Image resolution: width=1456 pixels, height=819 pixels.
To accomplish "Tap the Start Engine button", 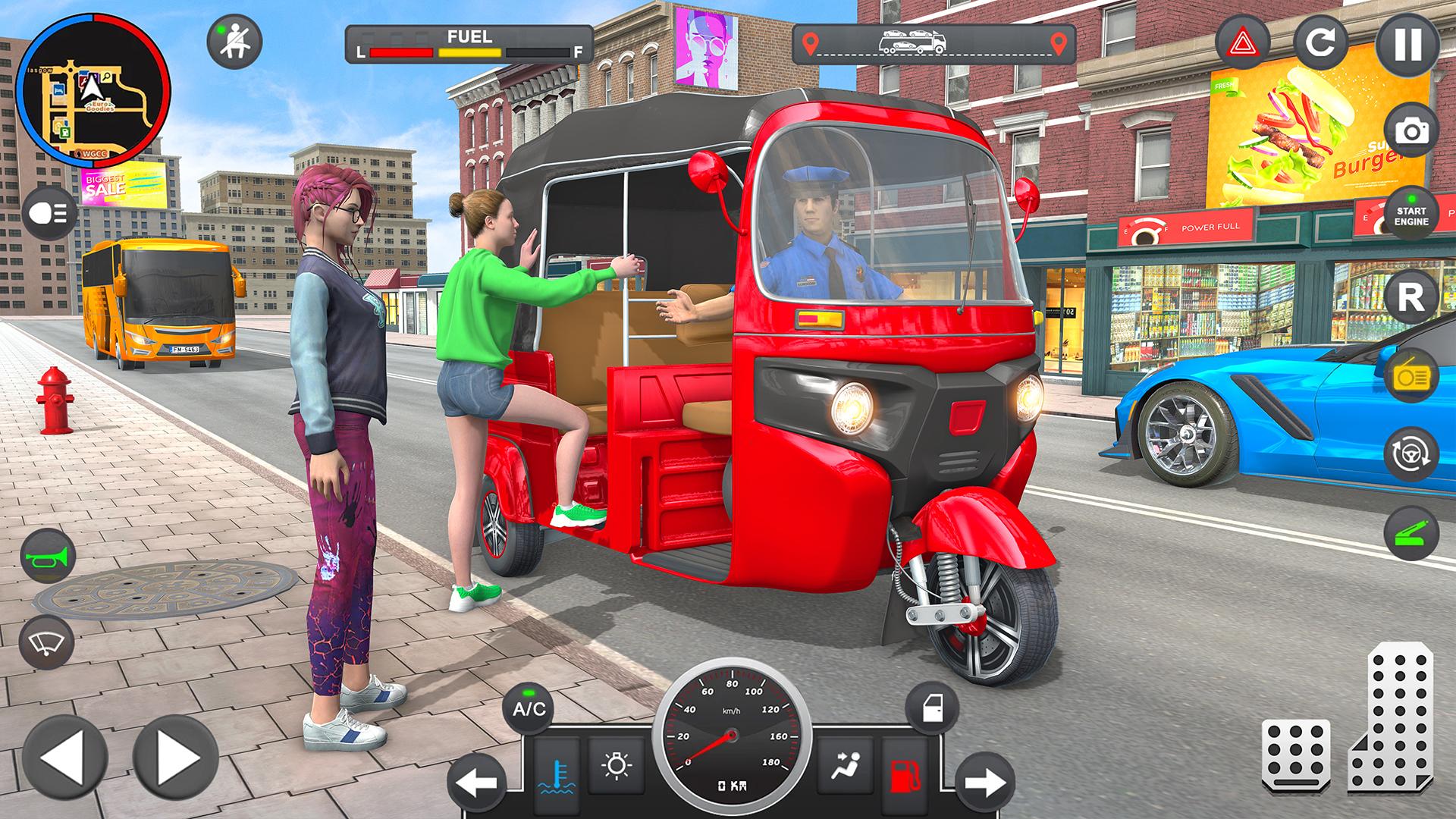I will 1410,216.
